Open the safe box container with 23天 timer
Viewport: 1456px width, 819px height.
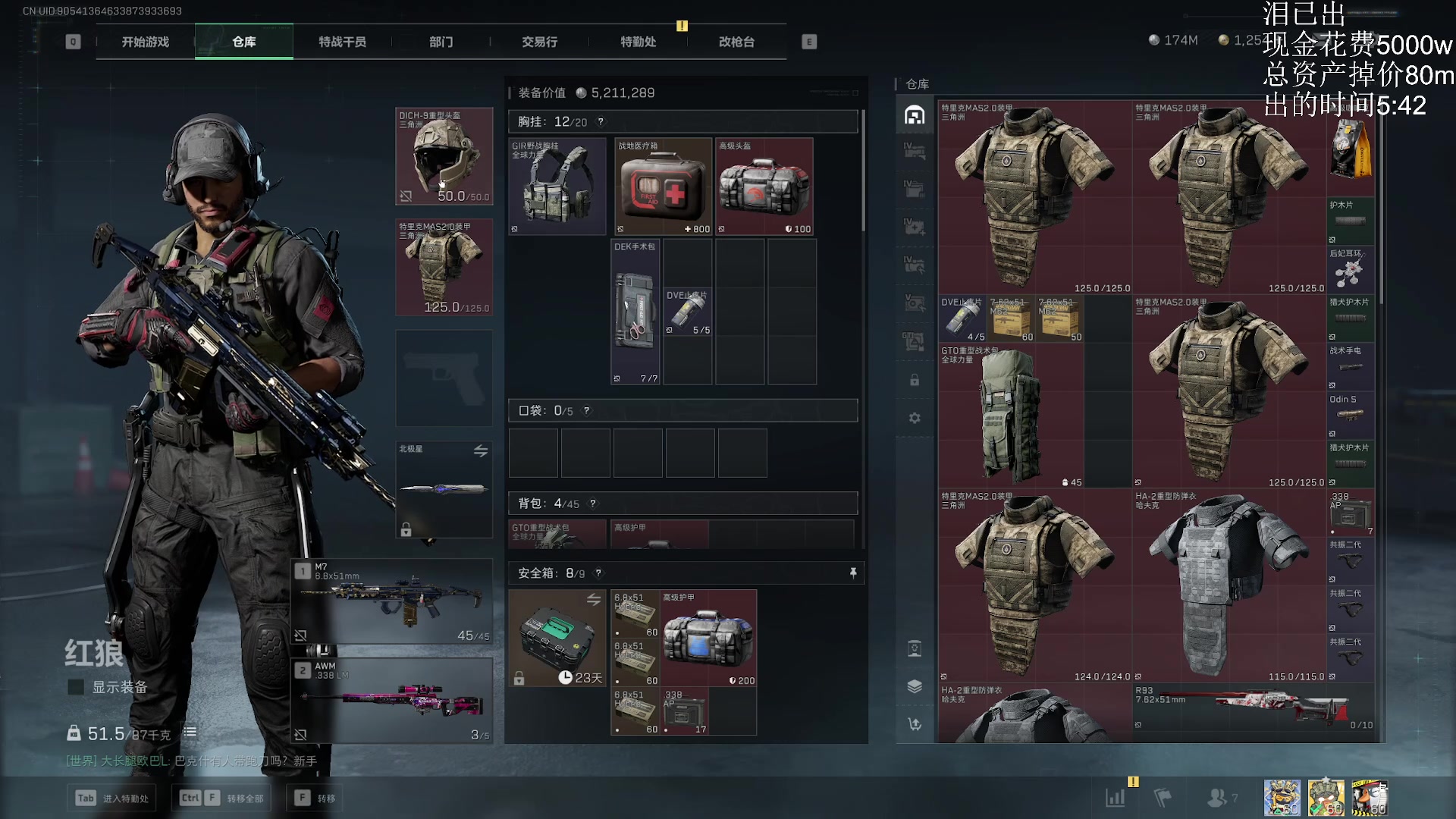pyautogui.click(x=557, y=639)
